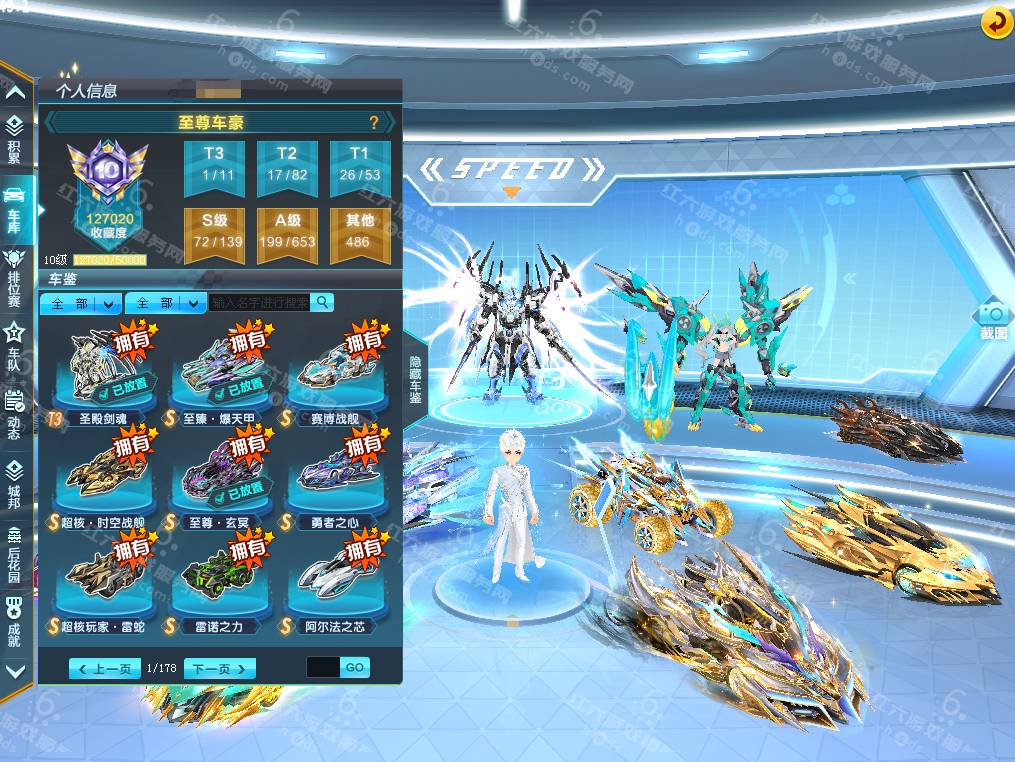Go to next page with 下一页
The image size is (1015, 762).
tap(219, 668)
